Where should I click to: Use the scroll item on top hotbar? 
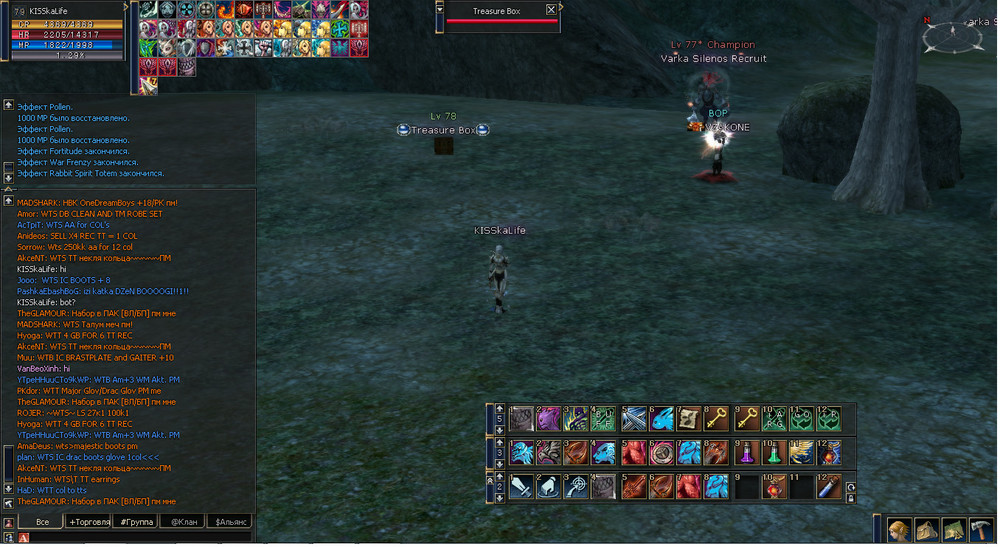tap(690, 418)
